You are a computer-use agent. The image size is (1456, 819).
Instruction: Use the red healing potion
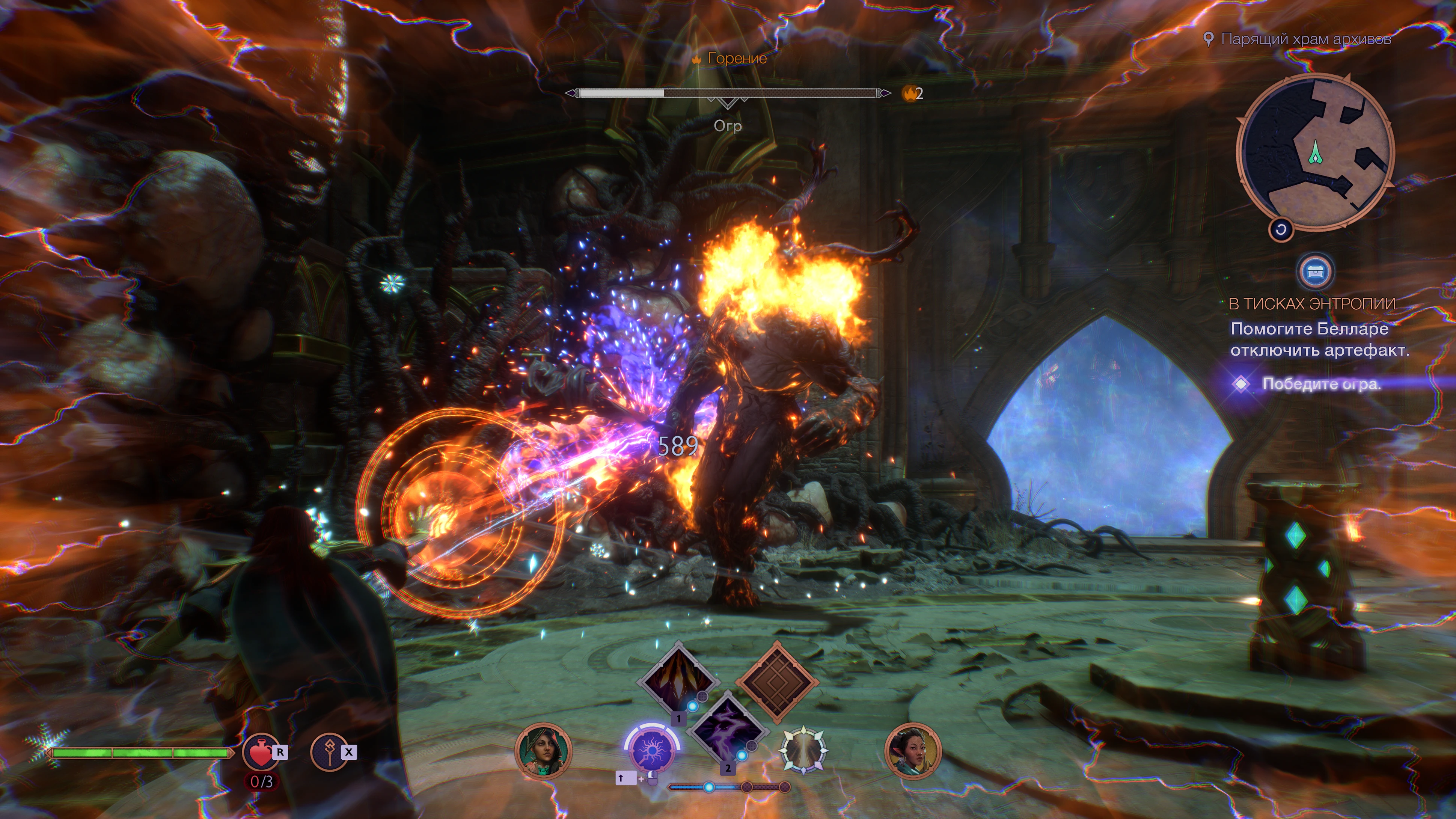point(259,752)
